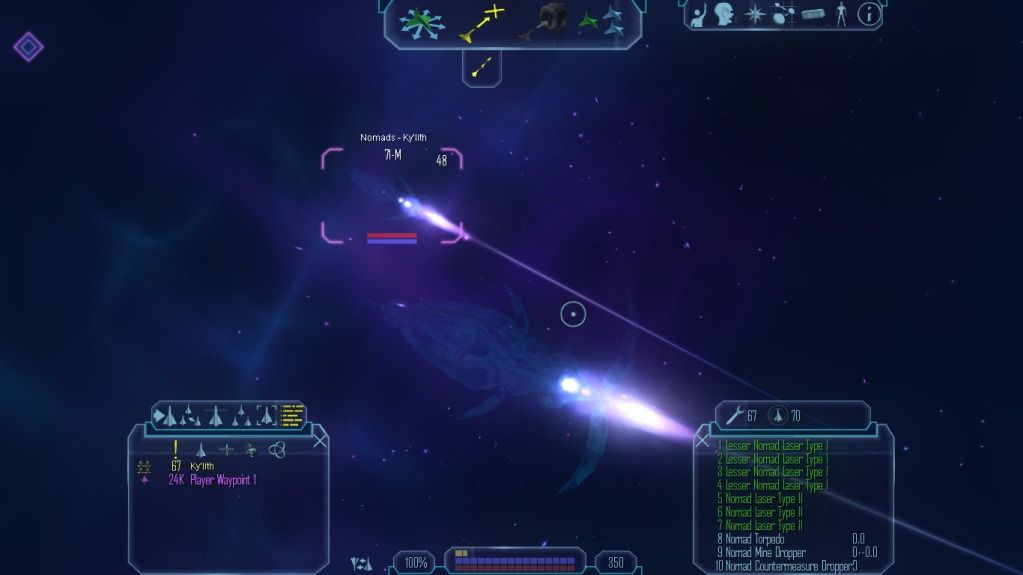This screenshot has height=575, width=1023.
Task: Open the Nav Map star icon
Action: (x=757, y=14)
